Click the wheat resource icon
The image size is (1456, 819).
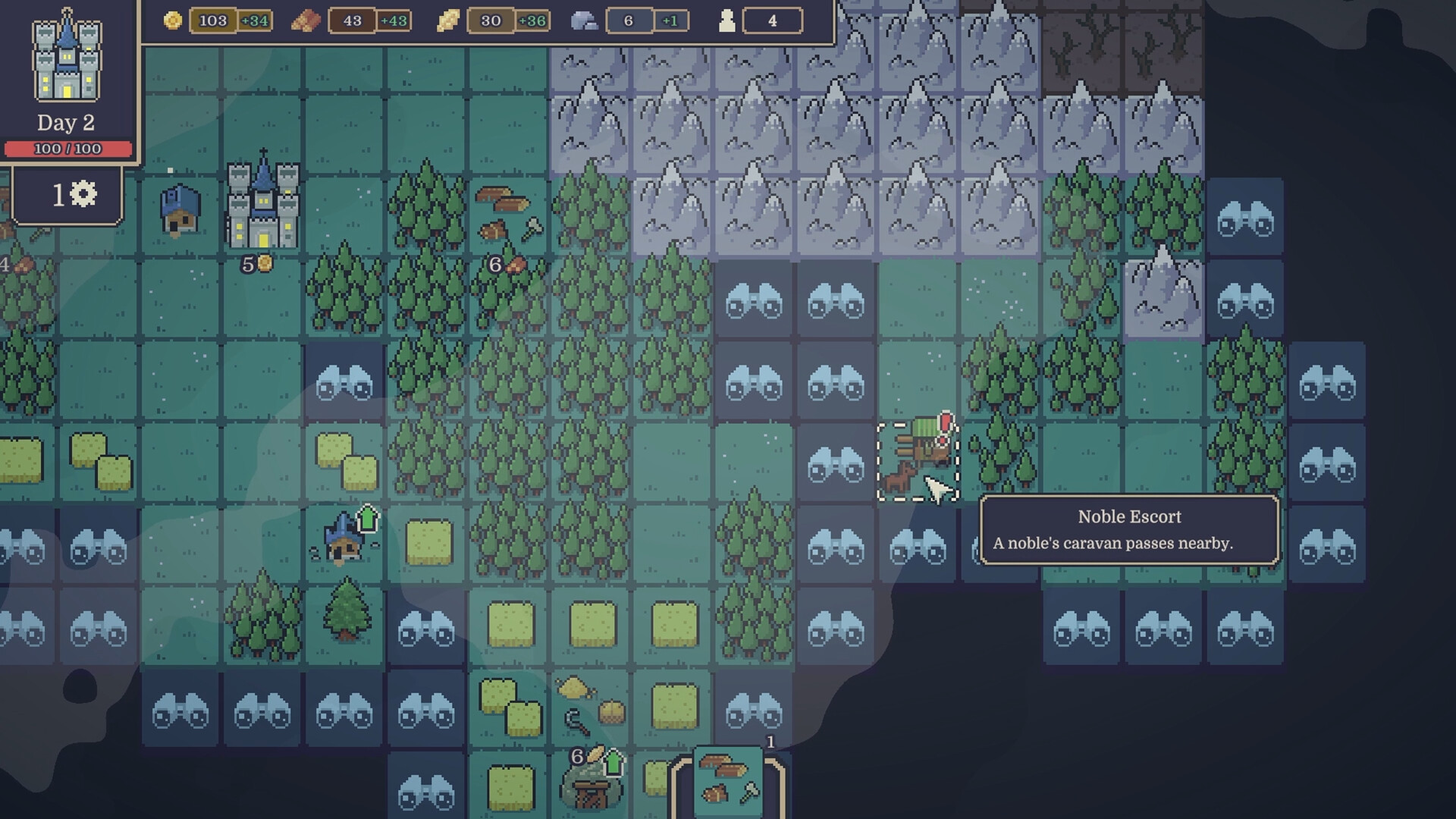(x=447, y=21)
